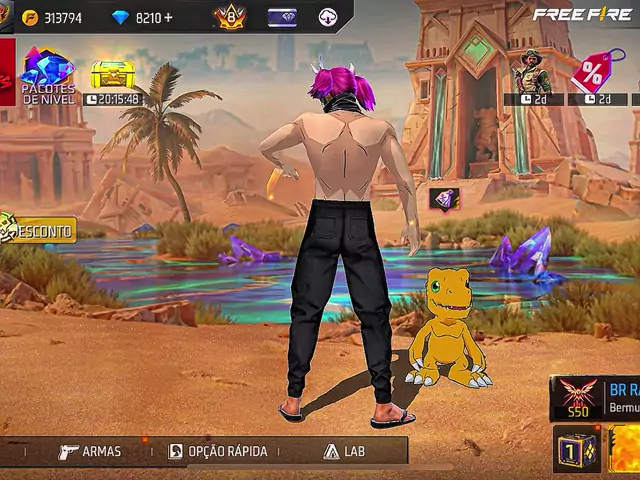Select the BR ranked mode panel

(595, 397)
